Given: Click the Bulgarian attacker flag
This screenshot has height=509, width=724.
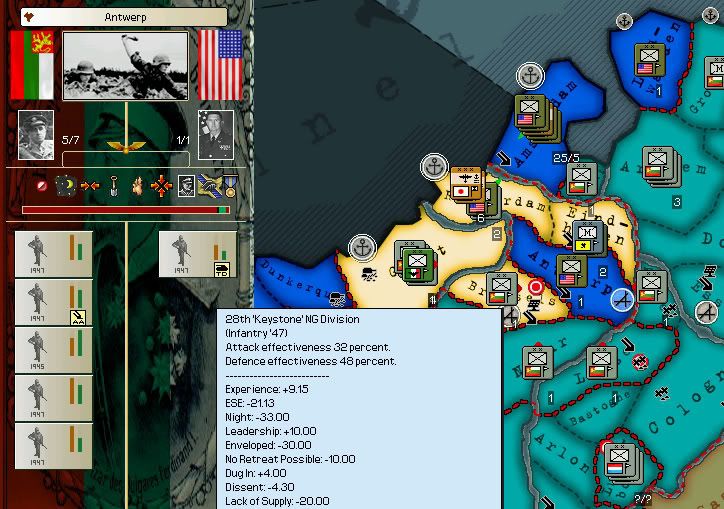Looking at the screenshot, I should point(29,64).
